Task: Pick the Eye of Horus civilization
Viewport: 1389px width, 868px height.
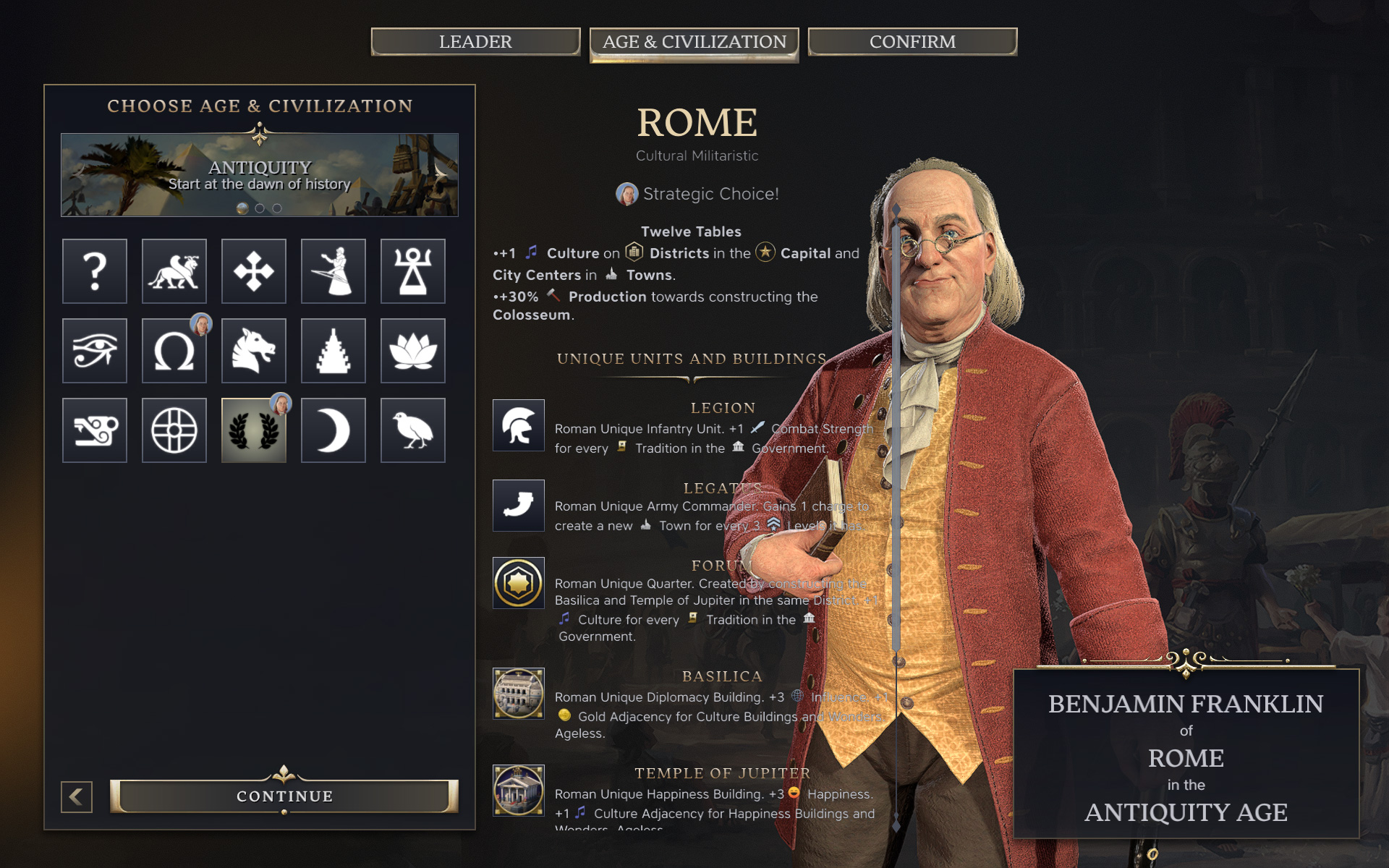Action: tap(95, 351)
